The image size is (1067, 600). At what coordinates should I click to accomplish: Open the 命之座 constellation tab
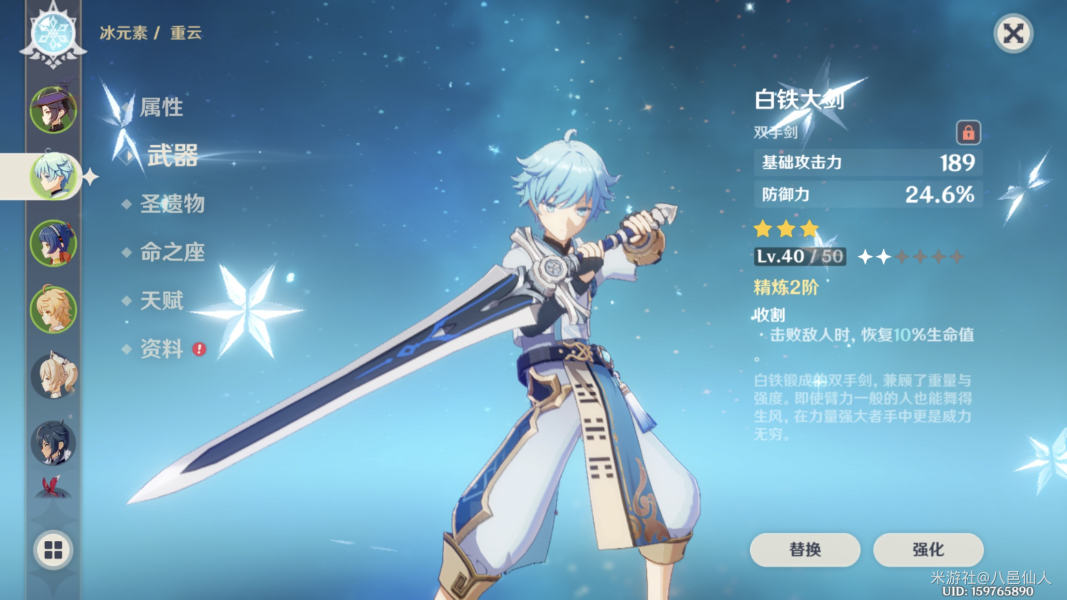pos(171,252)
